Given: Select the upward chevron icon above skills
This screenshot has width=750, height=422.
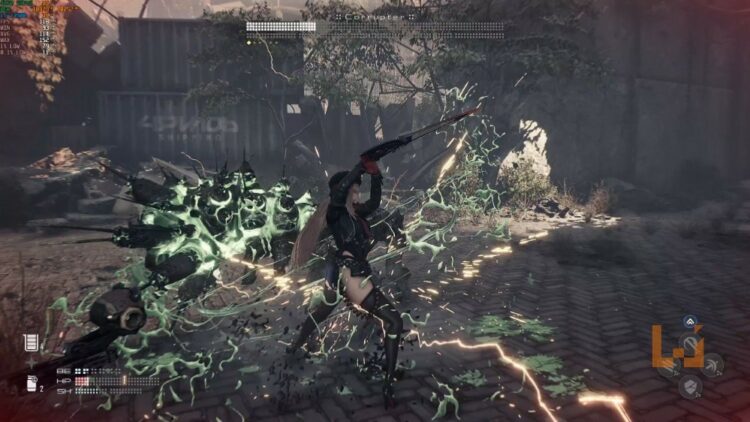Looking at the screenshot, I should 690,322.
